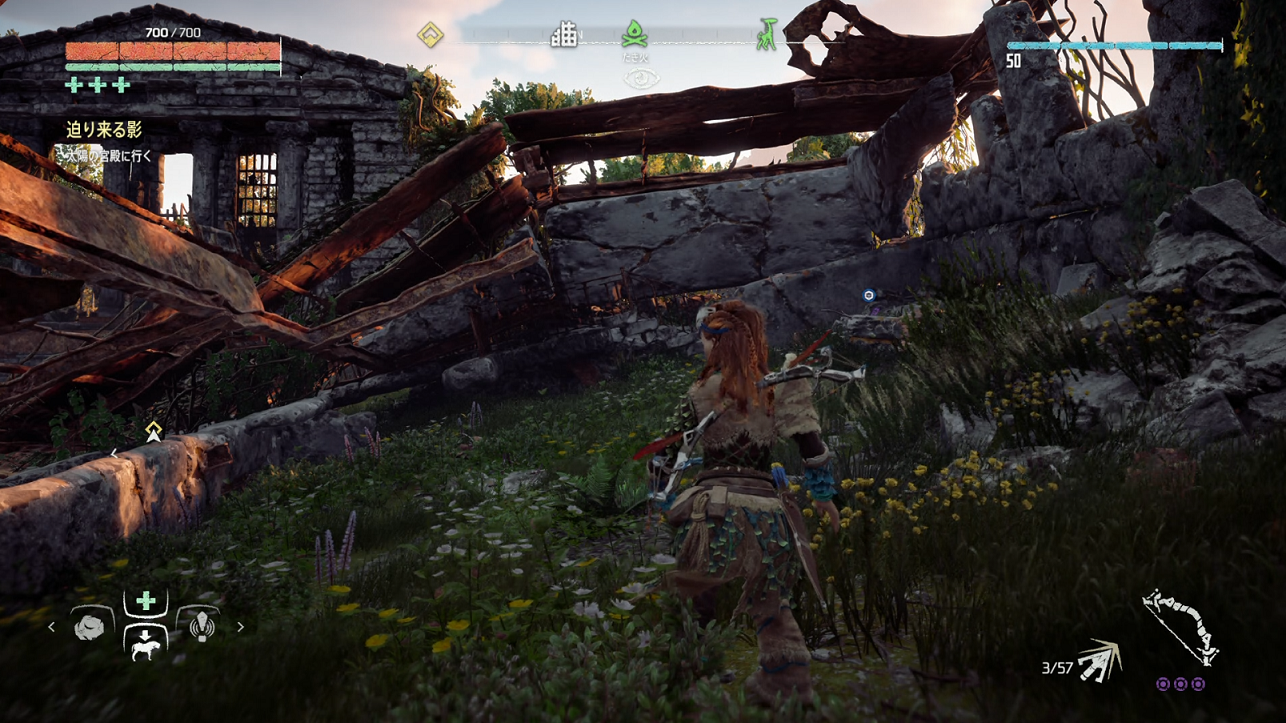Choose the arrow ammo type icon
This screenshot has height=723, width=1286.
click(1101, 661)
